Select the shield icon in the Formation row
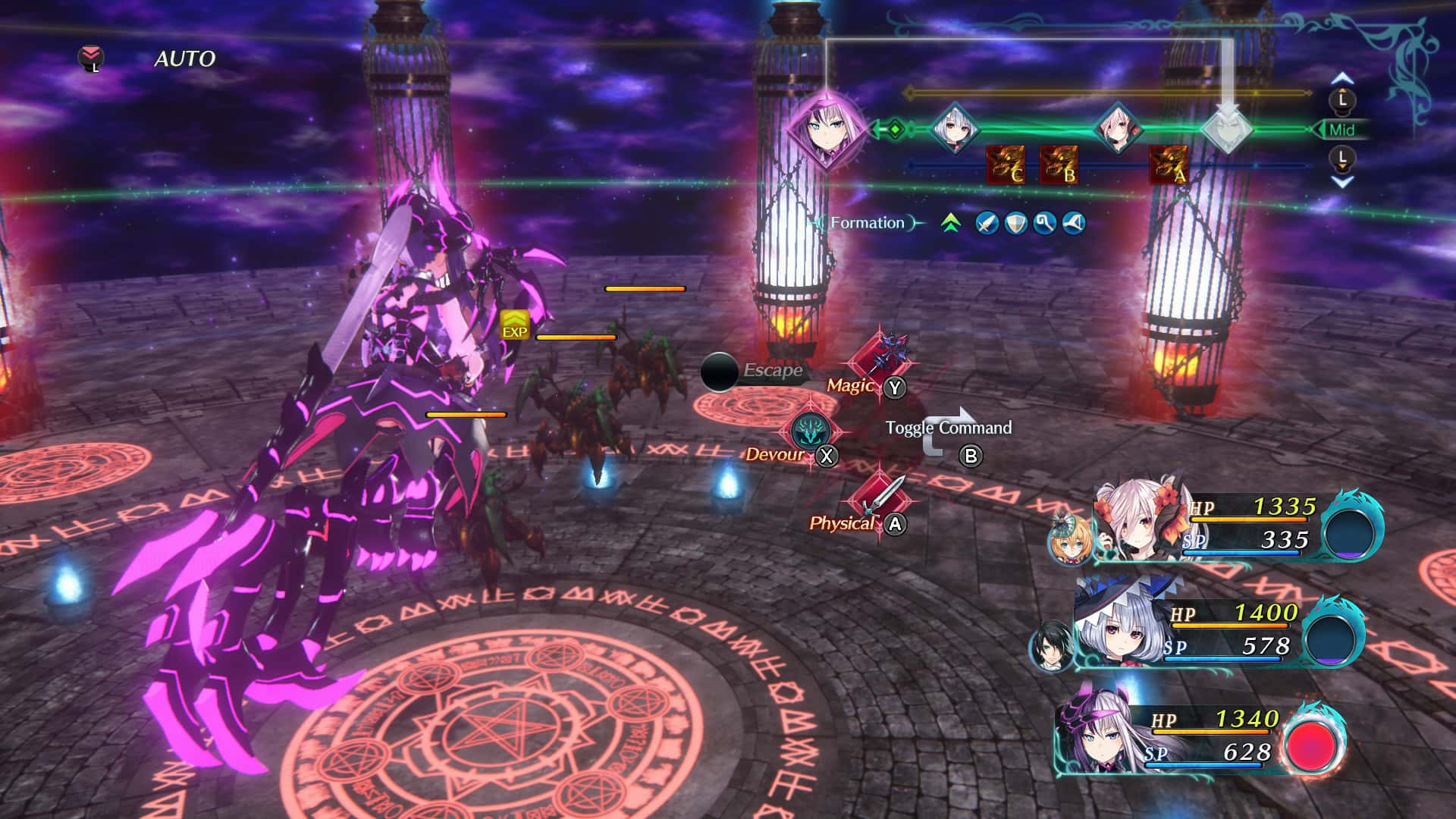The width and height of the screenshot is (1456, 819). pyautogui.click(x=1015, y=223)
